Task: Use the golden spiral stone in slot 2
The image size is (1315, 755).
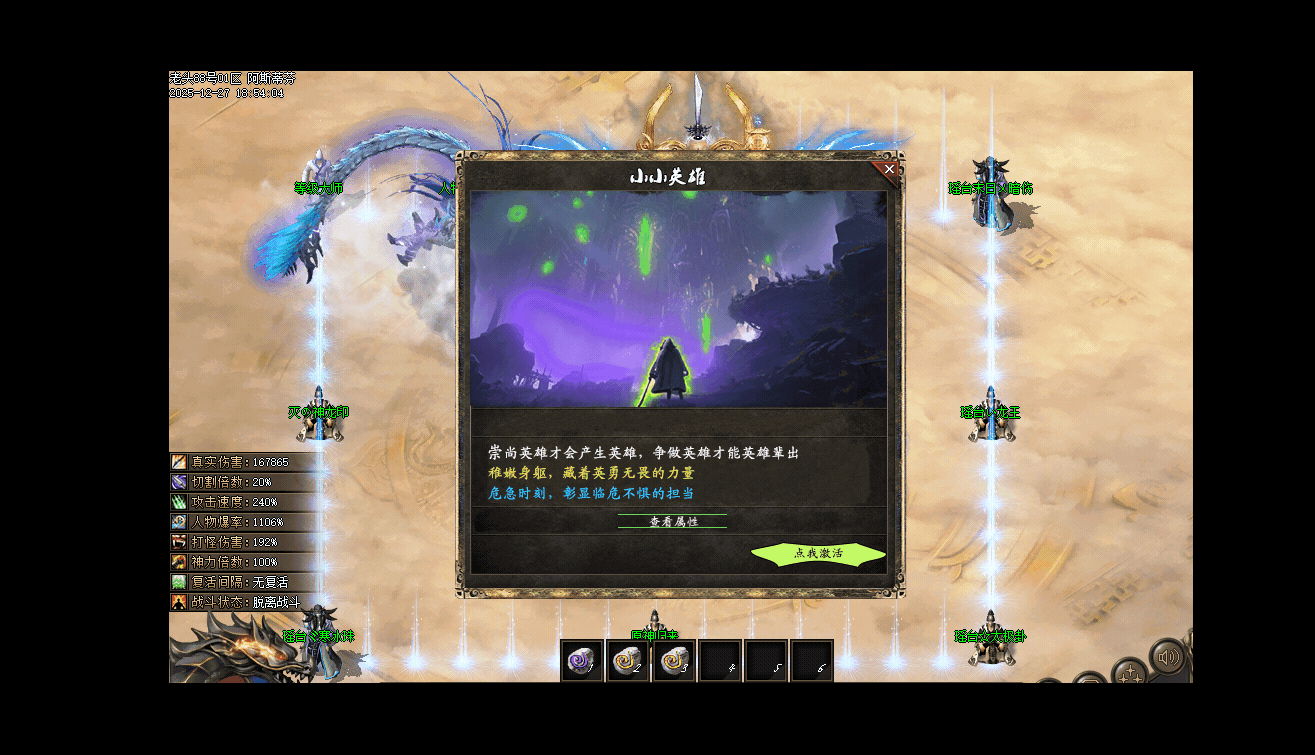Action: coord(628,660)
